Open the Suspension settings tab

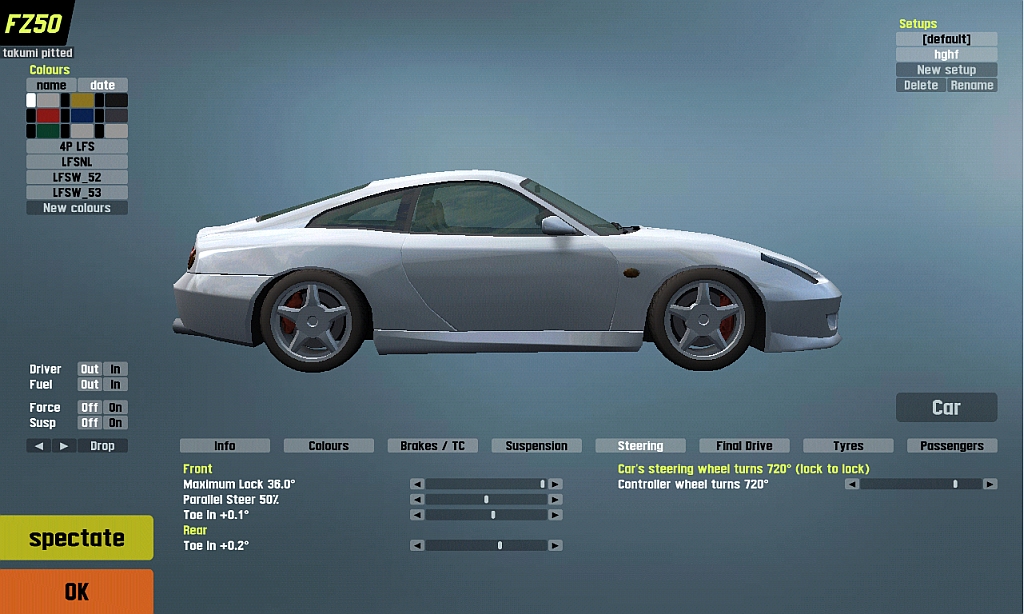pyautogui.click(x=536, y=446)
